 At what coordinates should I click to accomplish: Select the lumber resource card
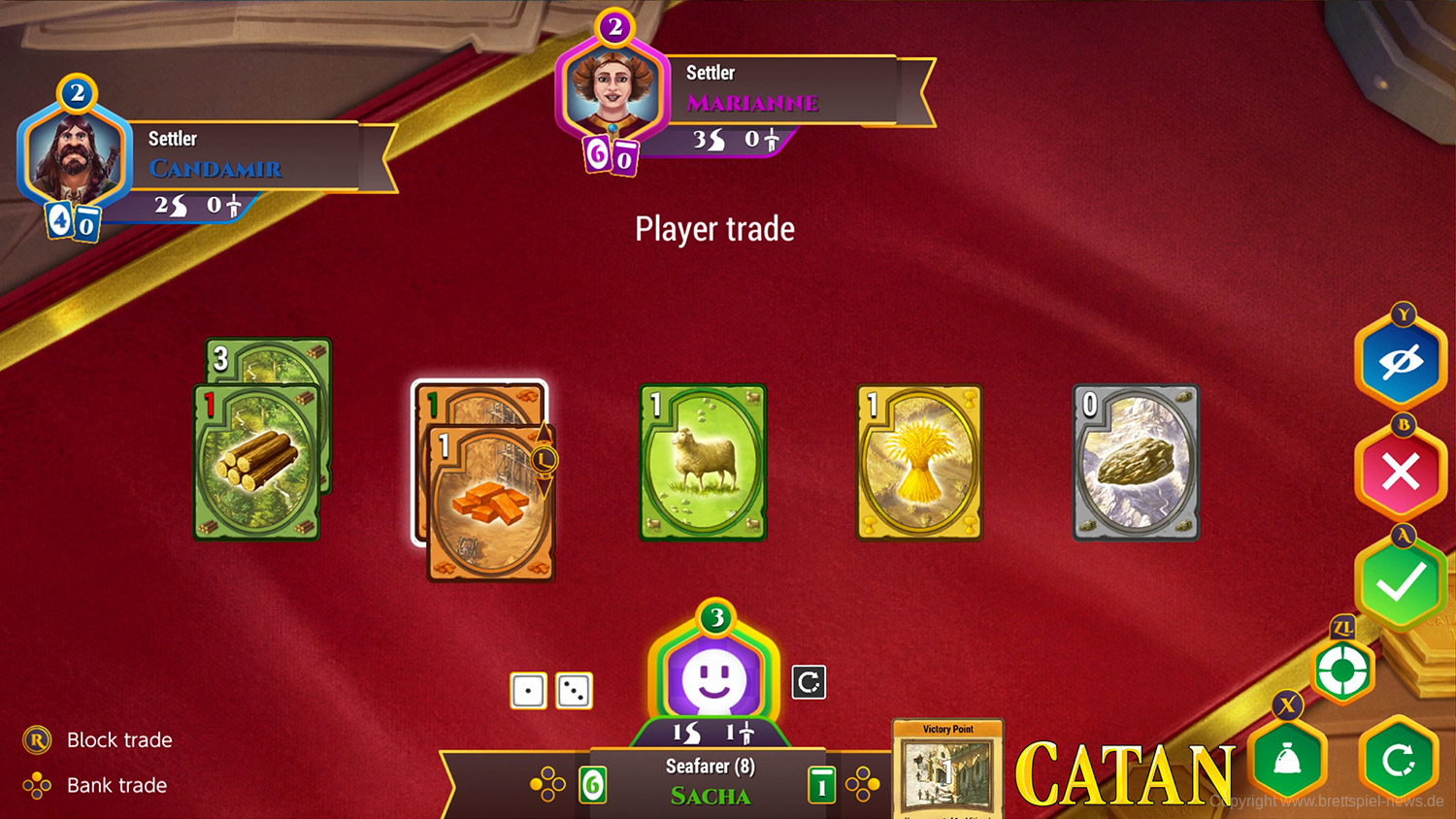click(257, 461)
